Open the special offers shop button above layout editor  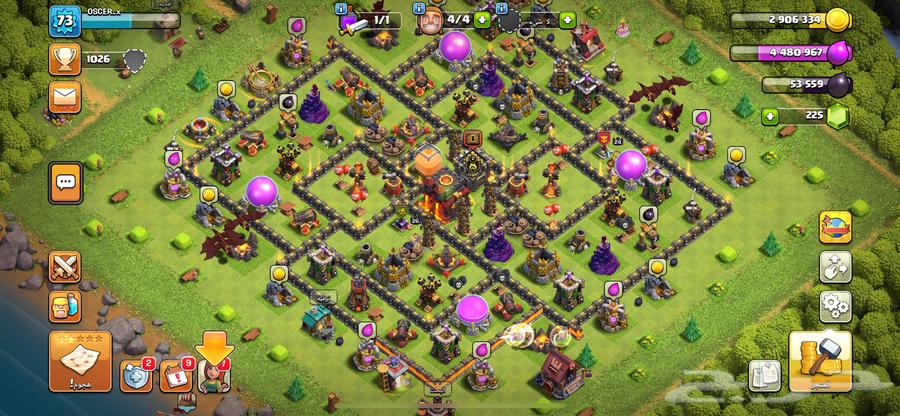pyautogui.click(x=834, y=227)
